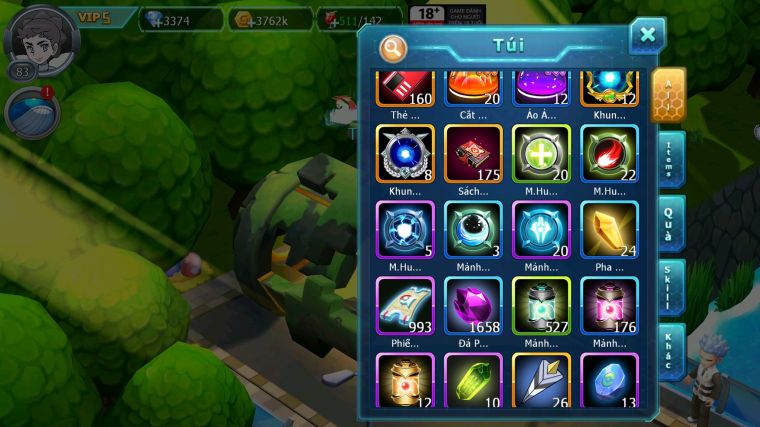The image size is (760, 427).
Task: Select the blue orb Khun item with 8
Action: pos(405,153)
